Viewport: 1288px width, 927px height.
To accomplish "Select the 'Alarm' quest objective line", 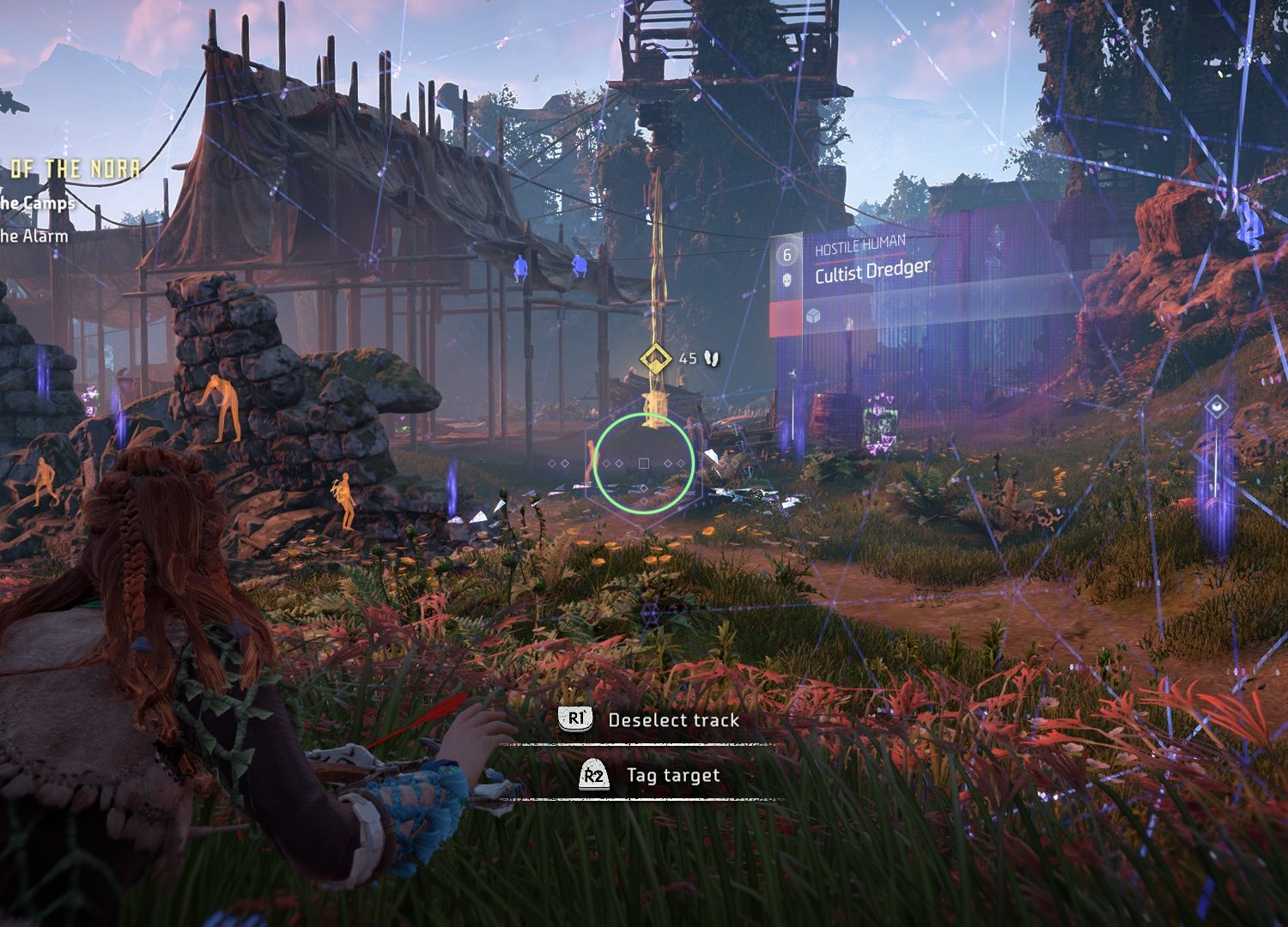I will (x=33, y=235).
